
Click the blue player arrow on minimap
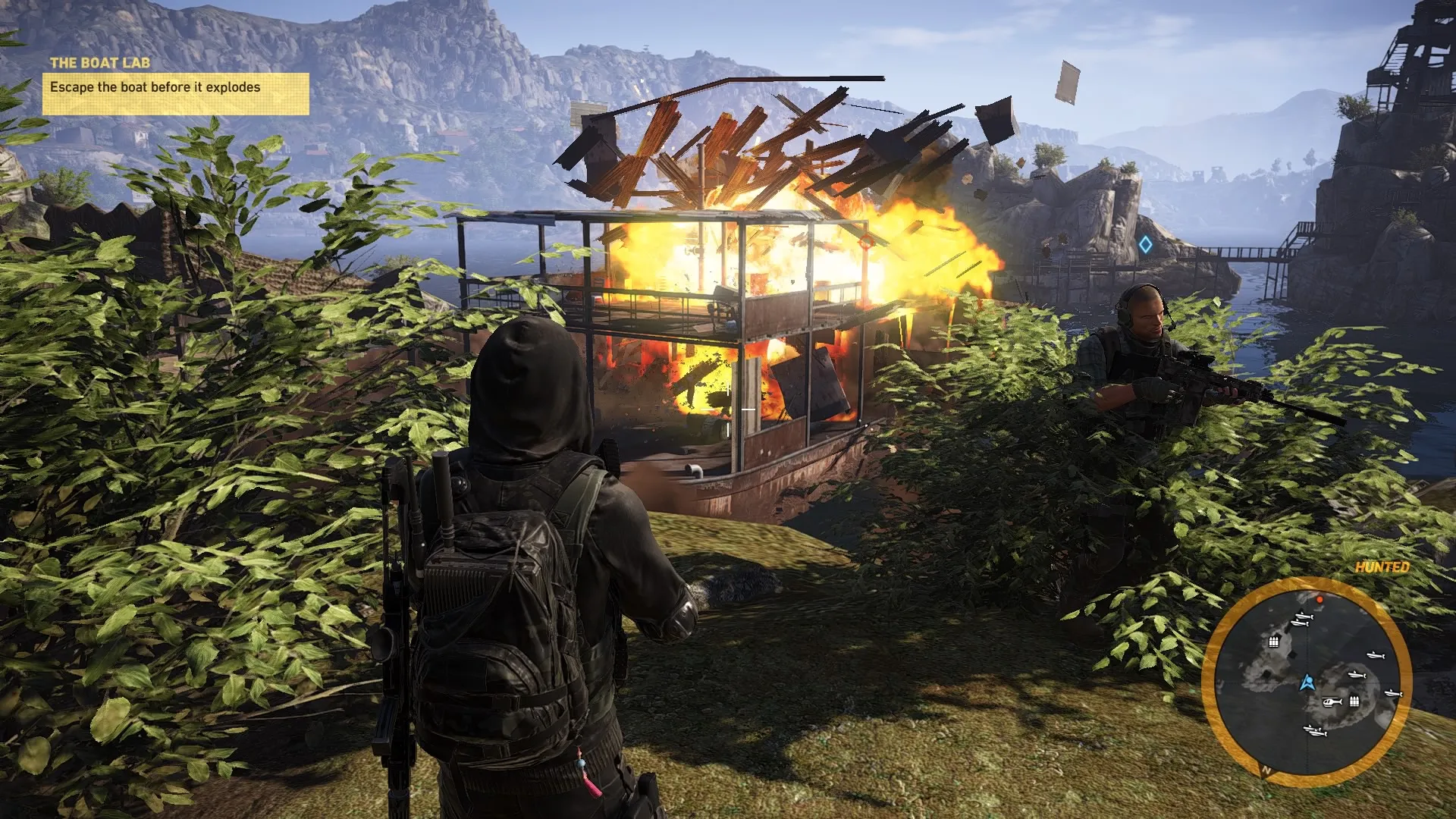pyautogui.click(x=1306, y=682)
